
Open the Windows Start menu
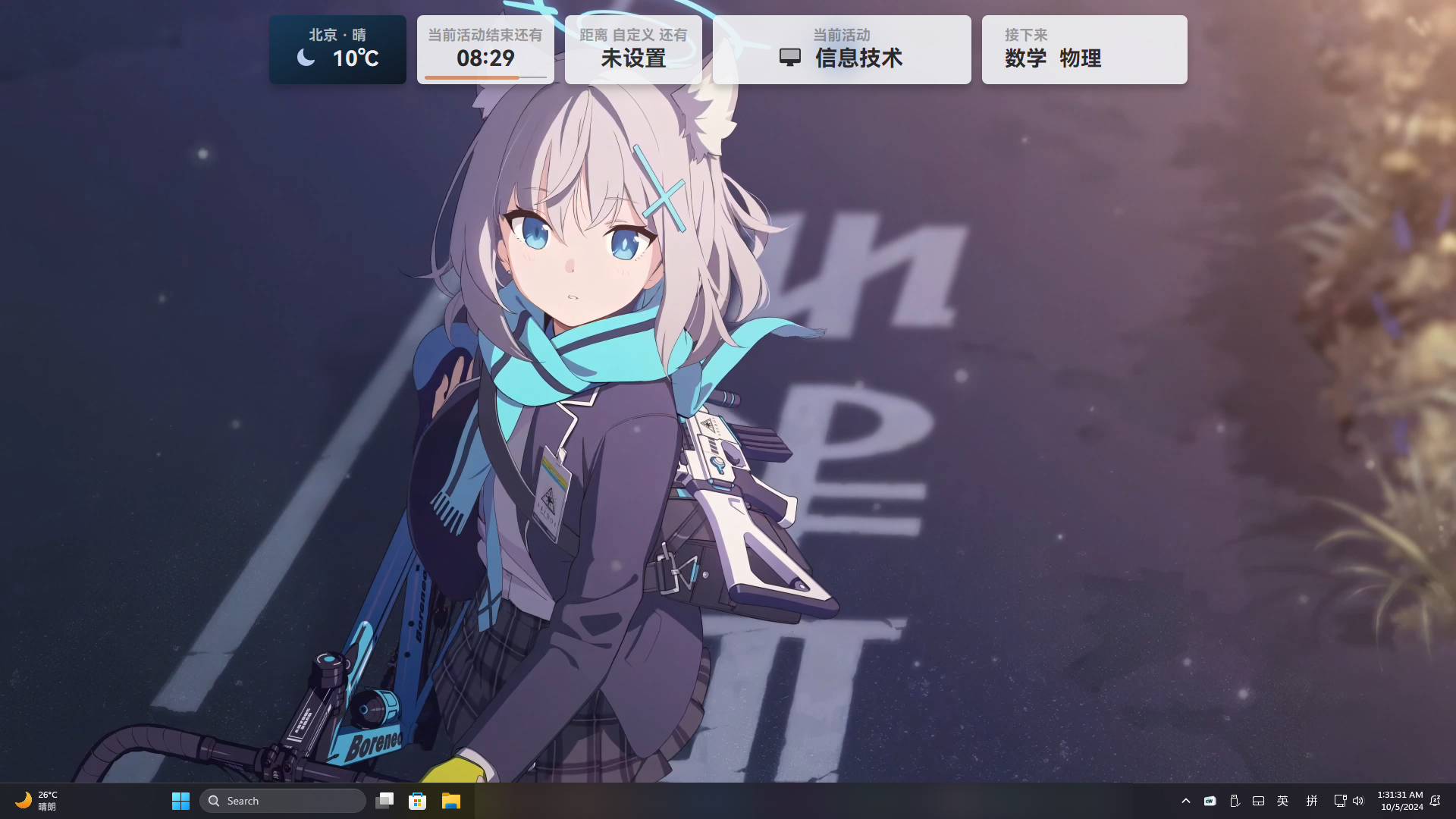180,800
